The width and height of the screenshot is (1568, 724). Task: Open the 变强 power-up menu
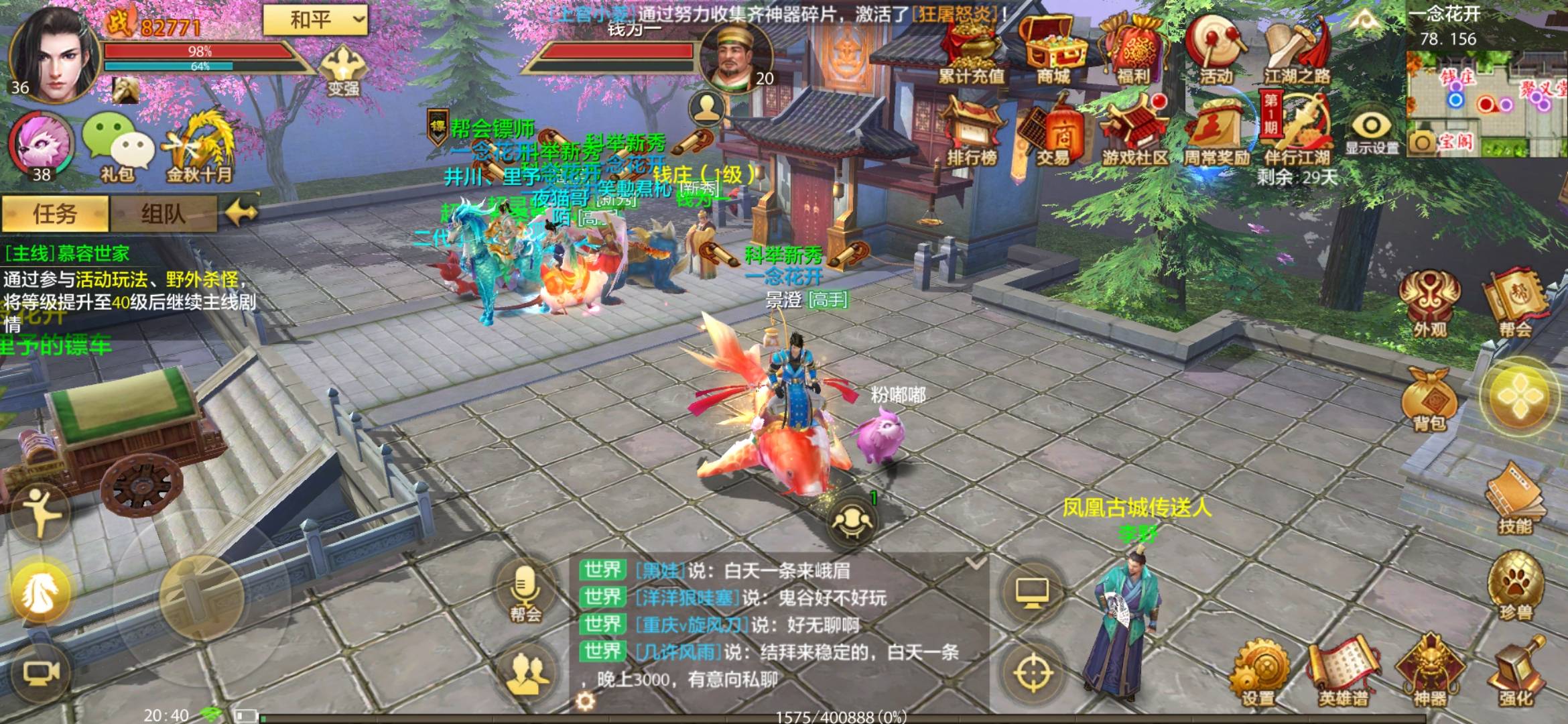pos(342,70)
